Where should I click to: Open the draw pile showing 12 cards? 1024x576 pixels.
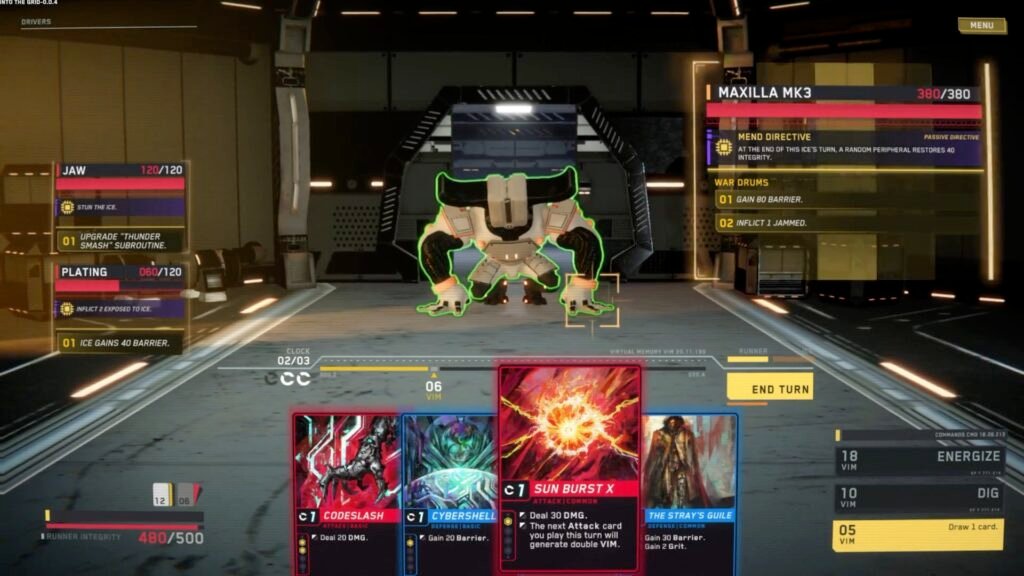[x=162, y=493]
